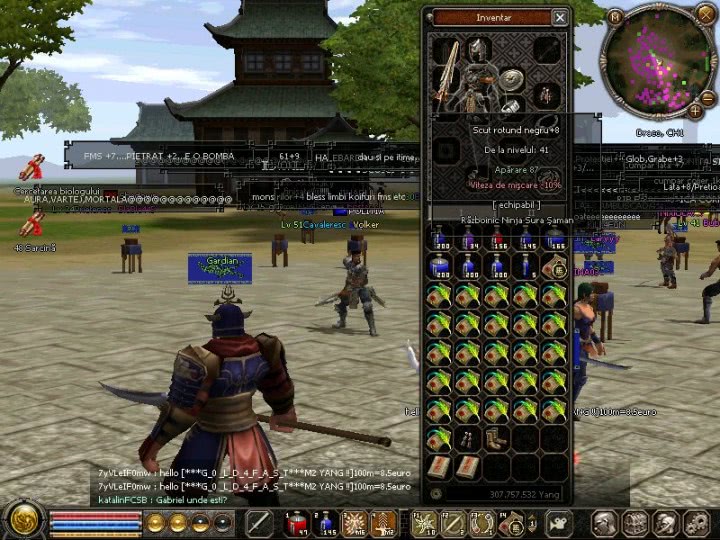Click the camera view button in the taskbar

click(559, 522)
